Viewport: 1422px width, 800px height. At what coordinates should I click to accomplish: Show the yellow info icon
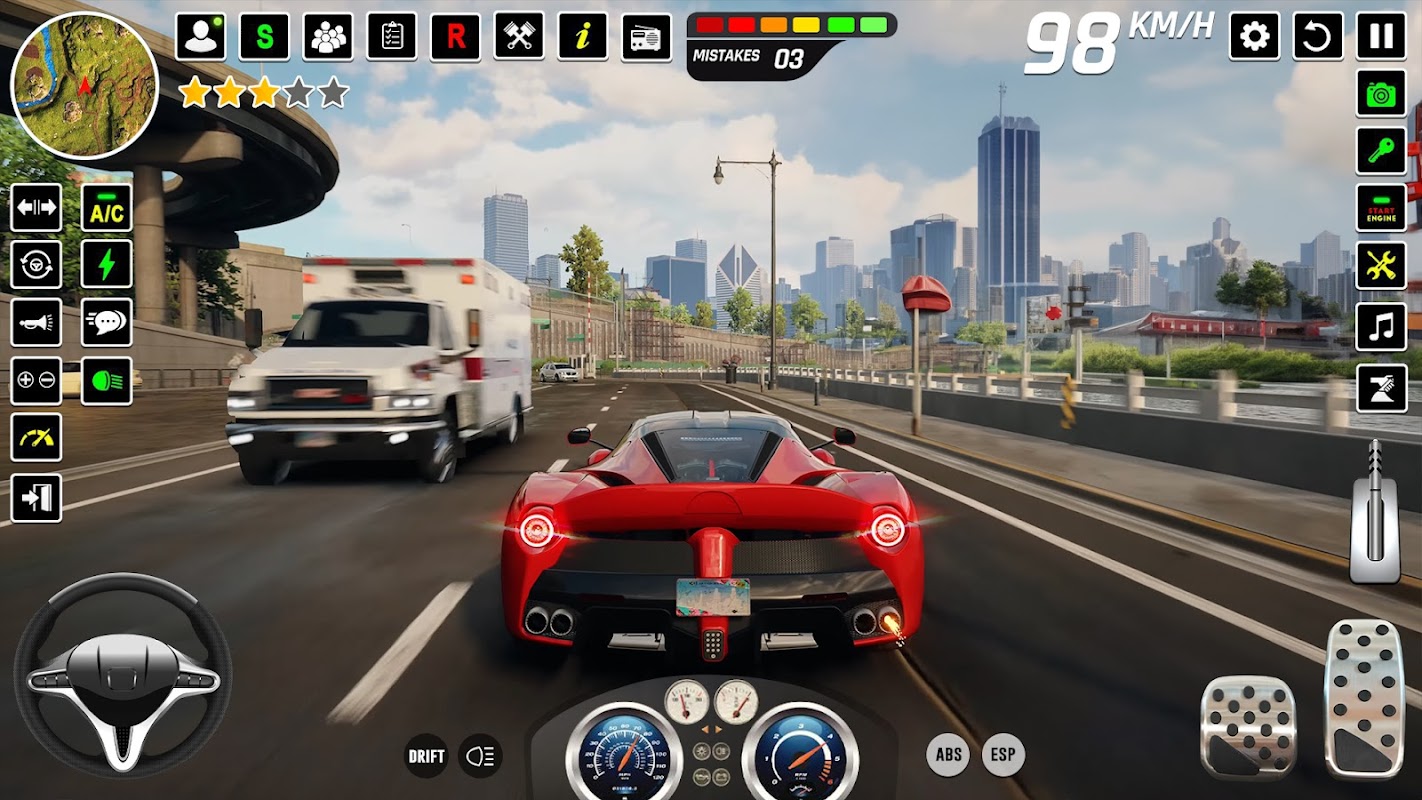[583, 37]
